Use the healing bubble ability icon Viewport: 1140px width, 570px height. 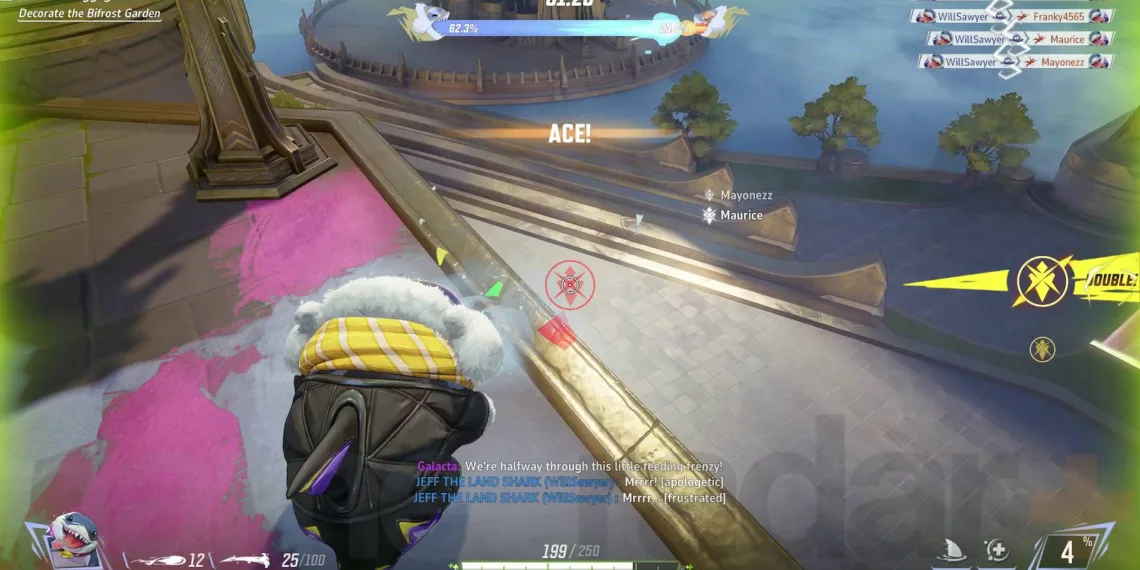tap(995, 549)
